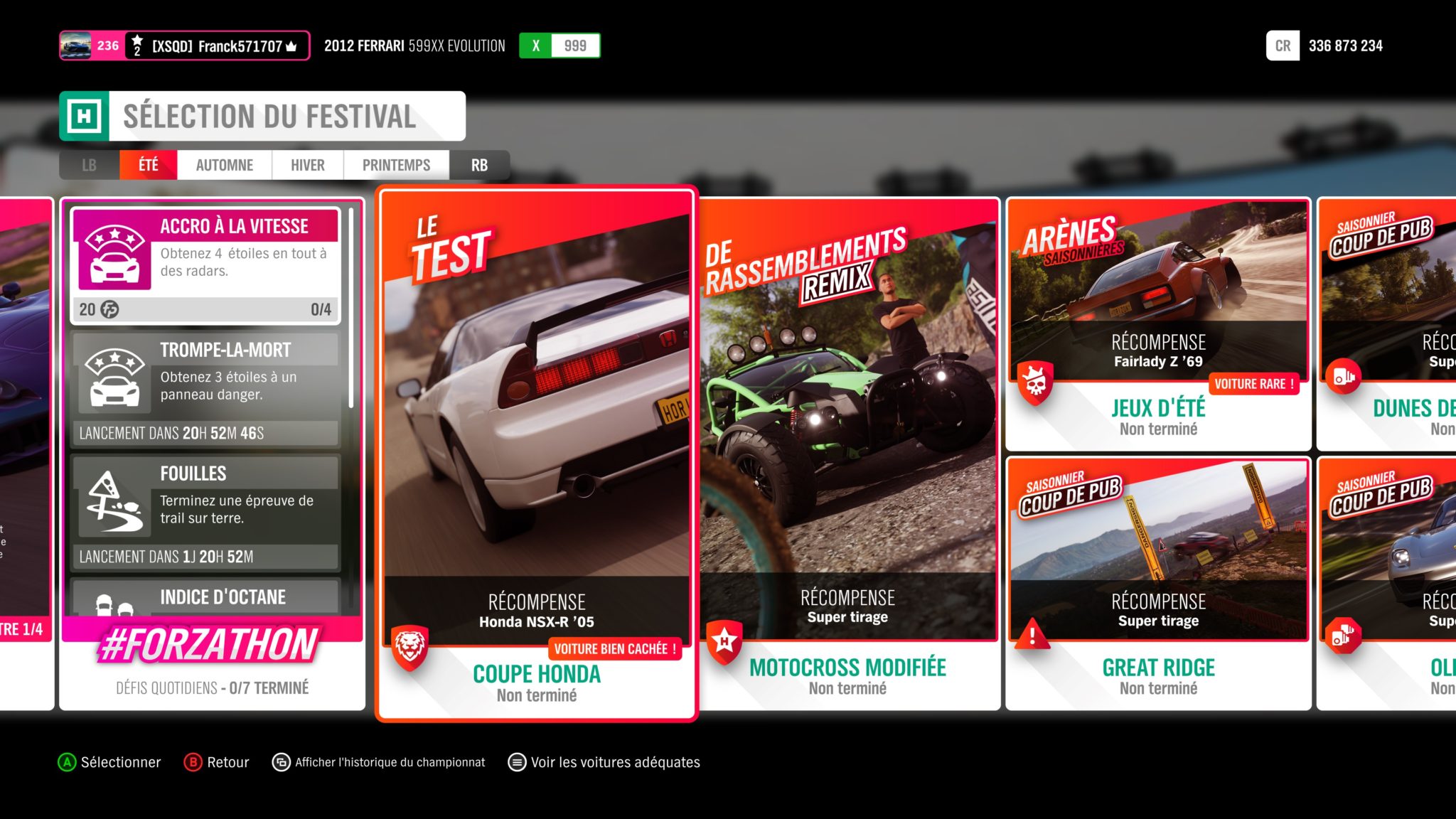Select the Motocross Modifiée remix card

tap(849, 455)
